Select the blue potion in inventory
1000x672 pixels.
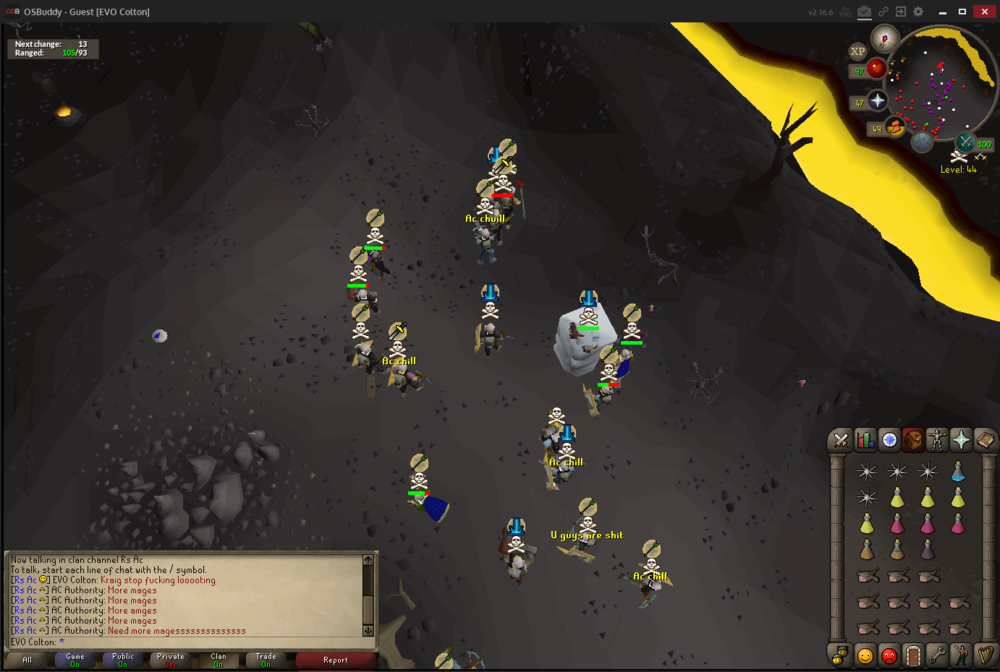959,472
